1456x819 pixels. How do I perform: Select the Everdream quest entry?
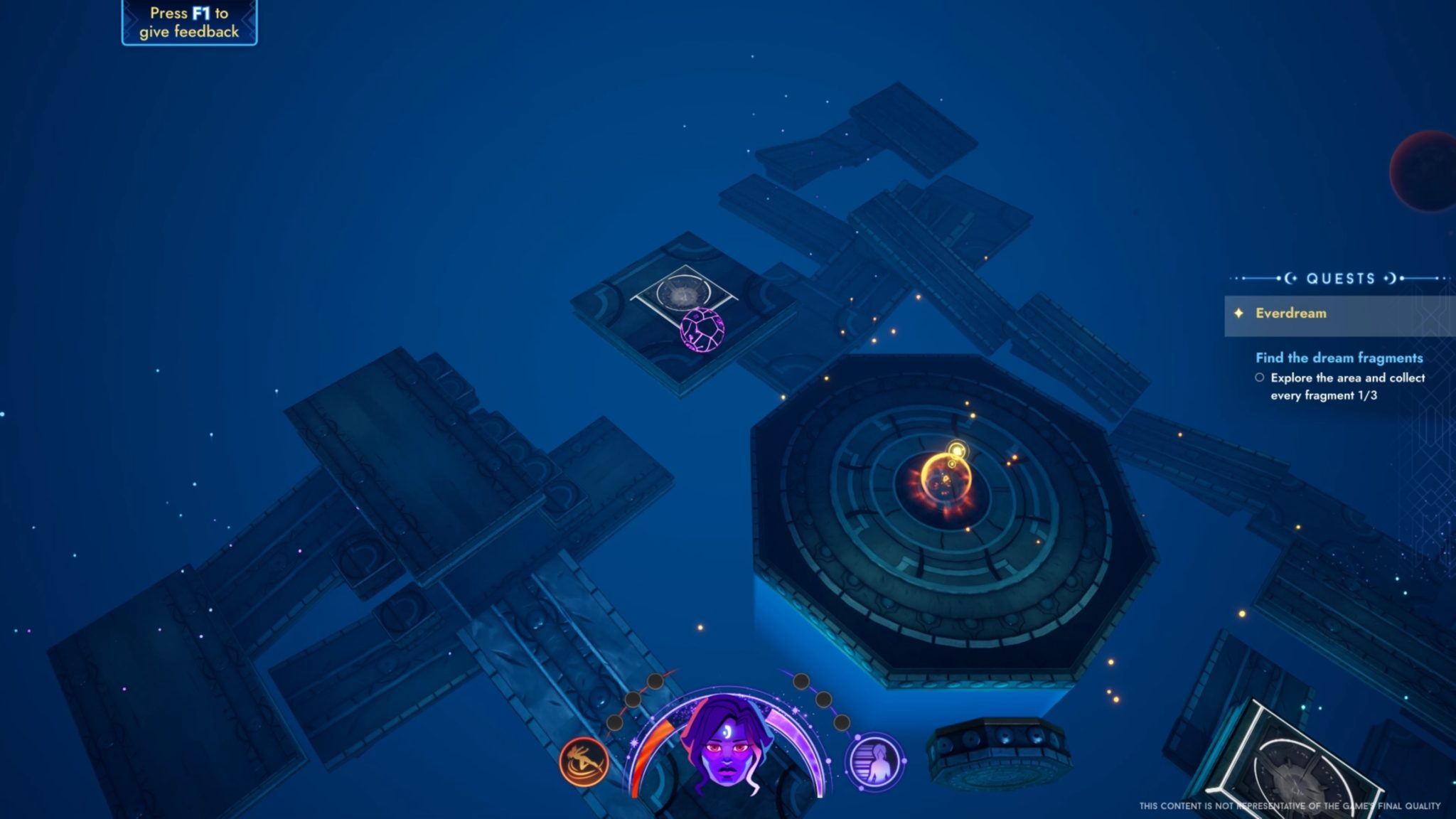(1290, 314)
